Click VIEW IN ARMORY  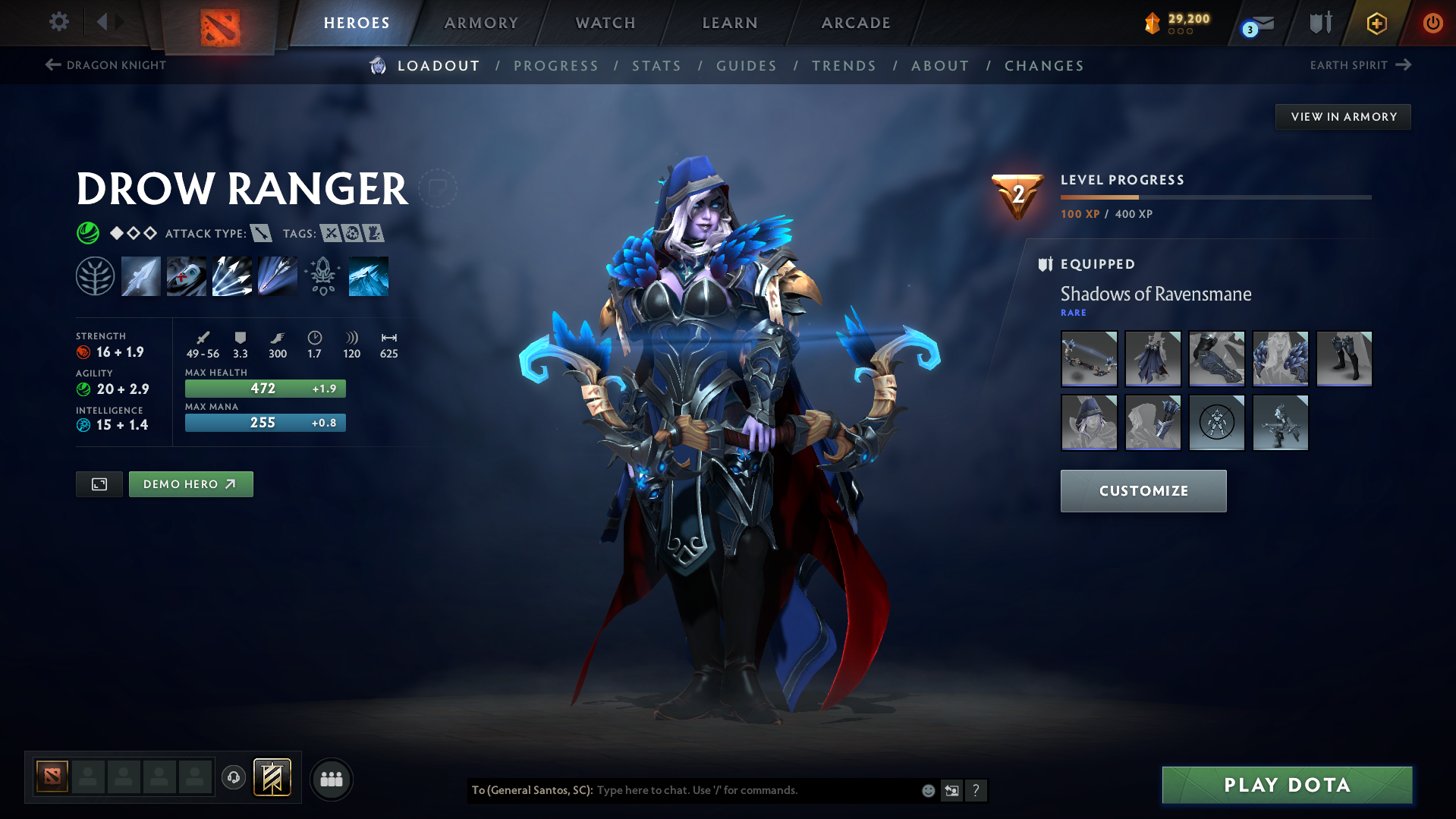[1343, 116]
